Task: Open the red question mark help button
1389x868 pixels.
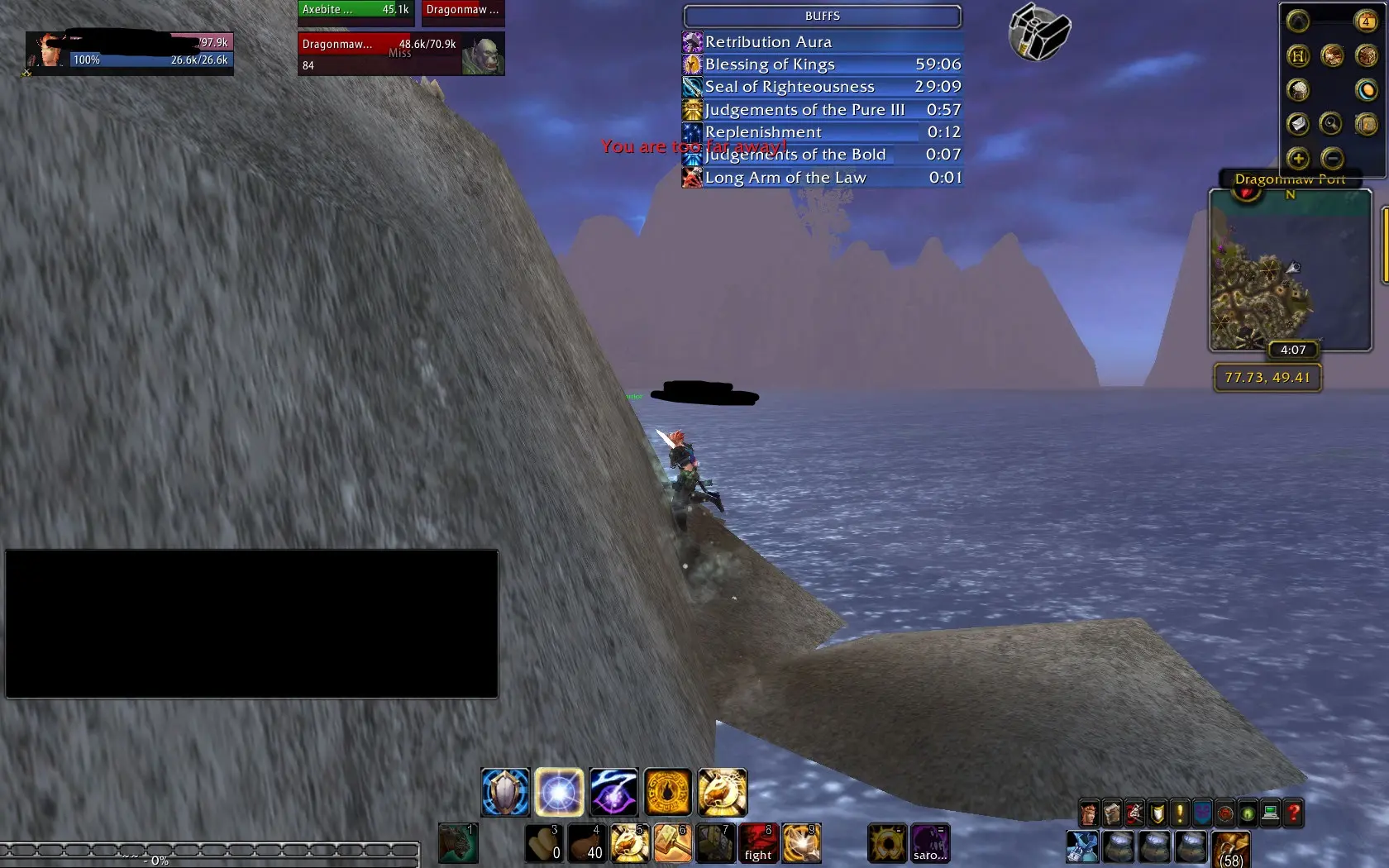Action: pos(1293,814)
